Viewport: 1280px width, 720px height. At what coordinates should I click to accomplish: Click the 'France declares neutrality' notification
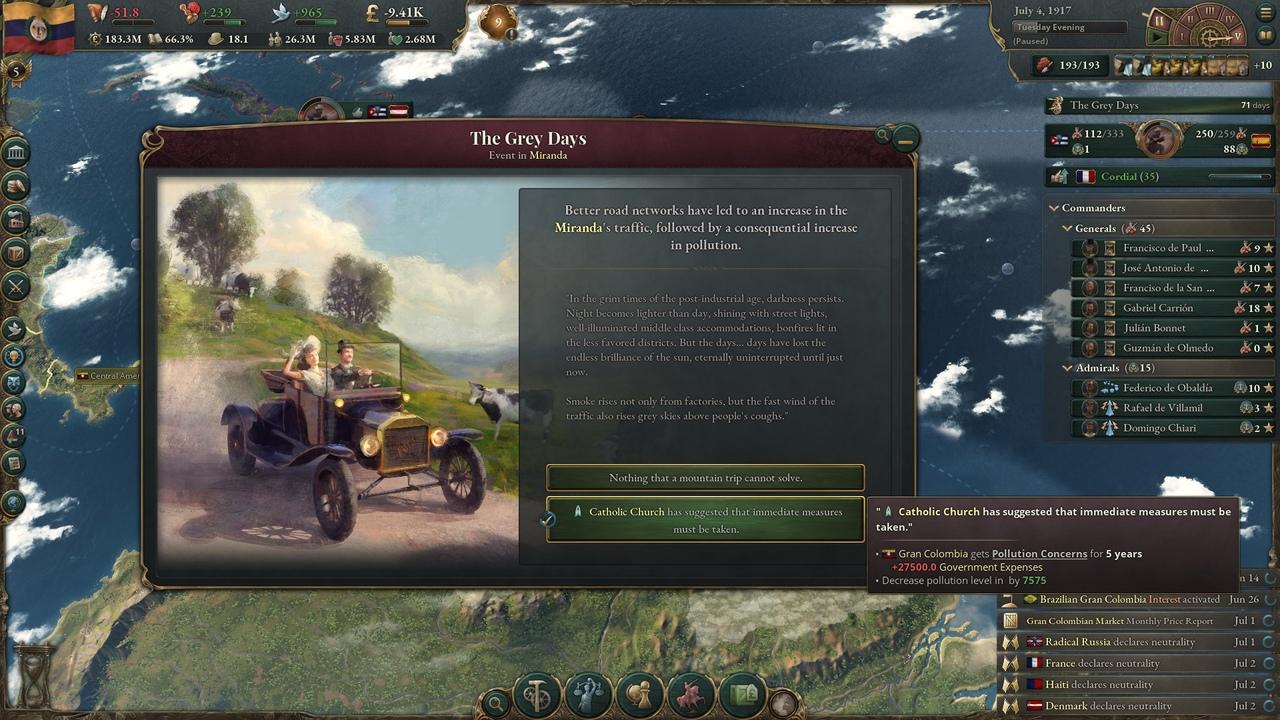[1130, 663]
